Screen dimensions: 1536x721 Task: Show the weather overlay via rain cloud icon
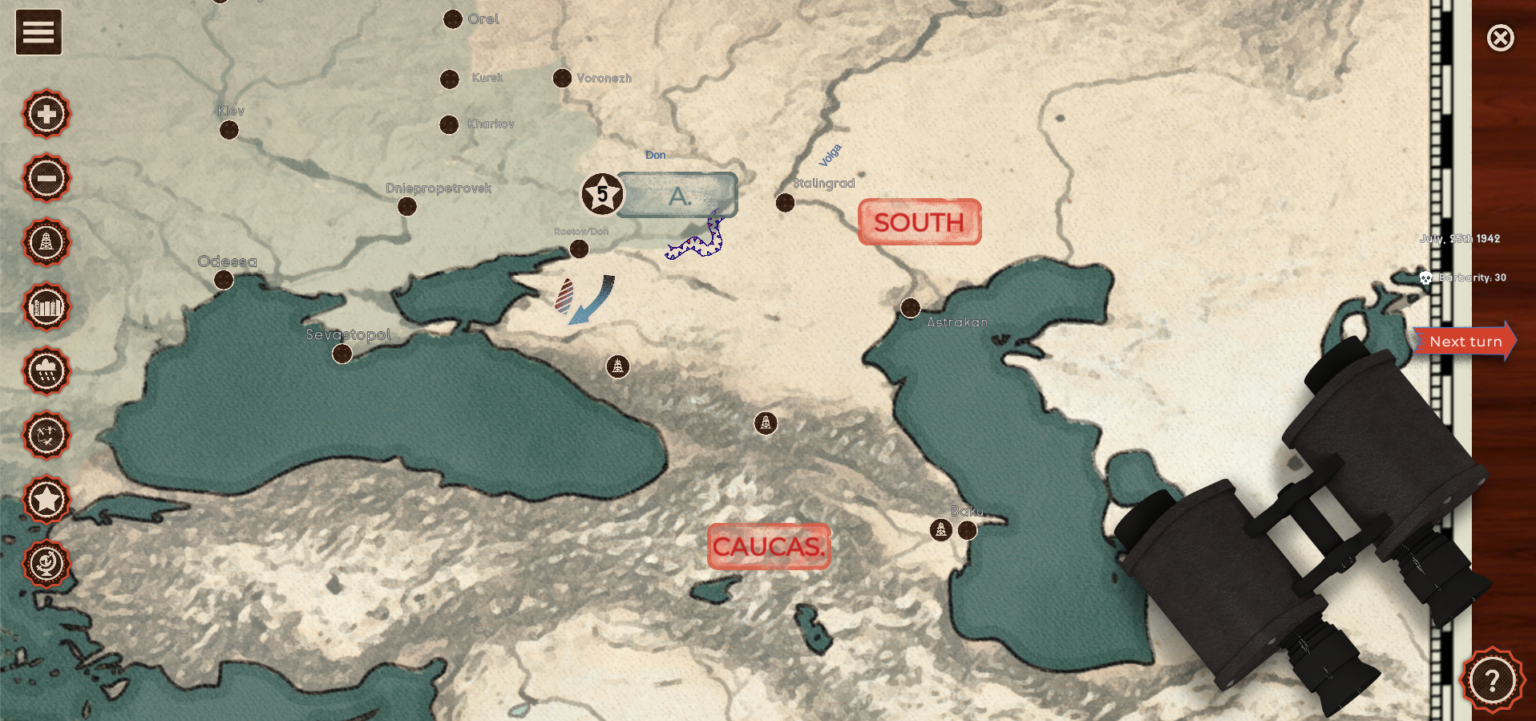(45, 371)
